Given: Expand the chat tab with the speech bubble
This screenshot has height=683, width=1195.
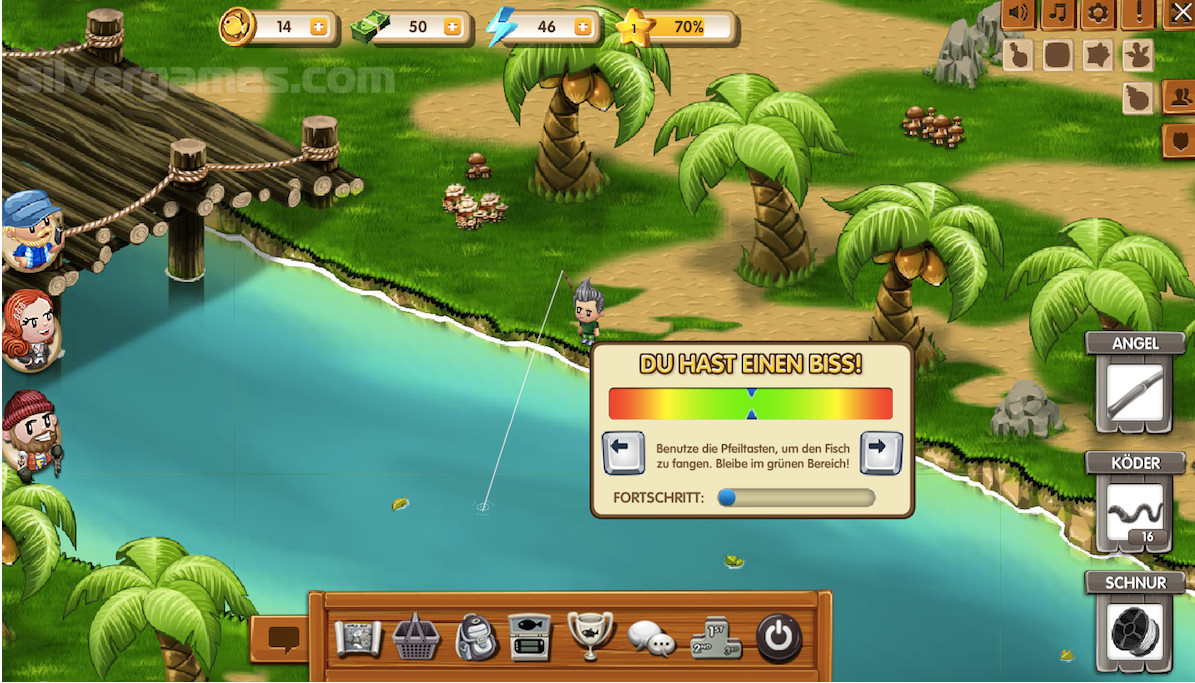Looking at the screenshot, I should (x=283, y=637).
